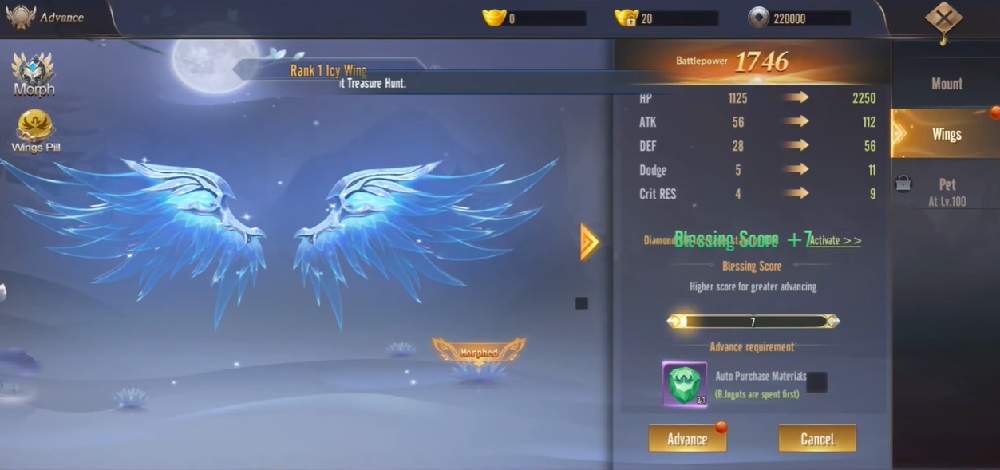Click the Advance button

click(x=687, y=439)
